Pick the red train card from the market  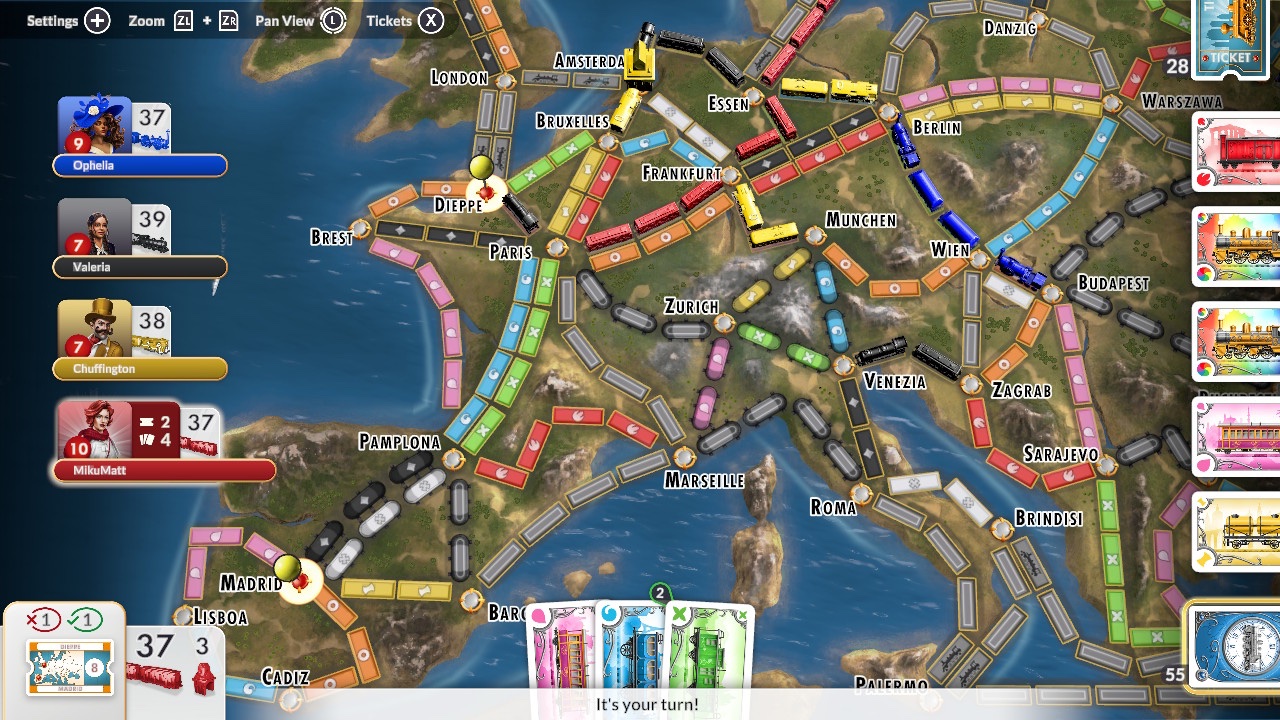pos(1240,152)
